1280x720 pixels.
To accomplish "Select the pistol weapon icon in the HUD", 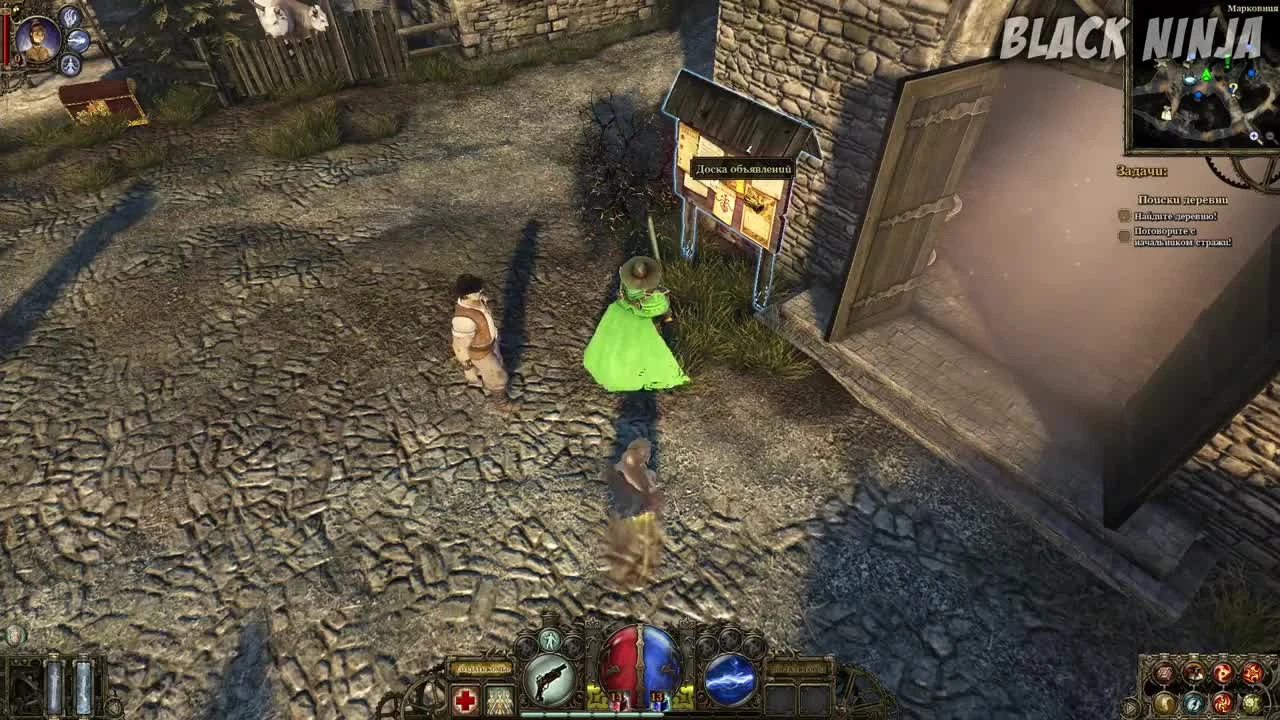I will point(551,678).
